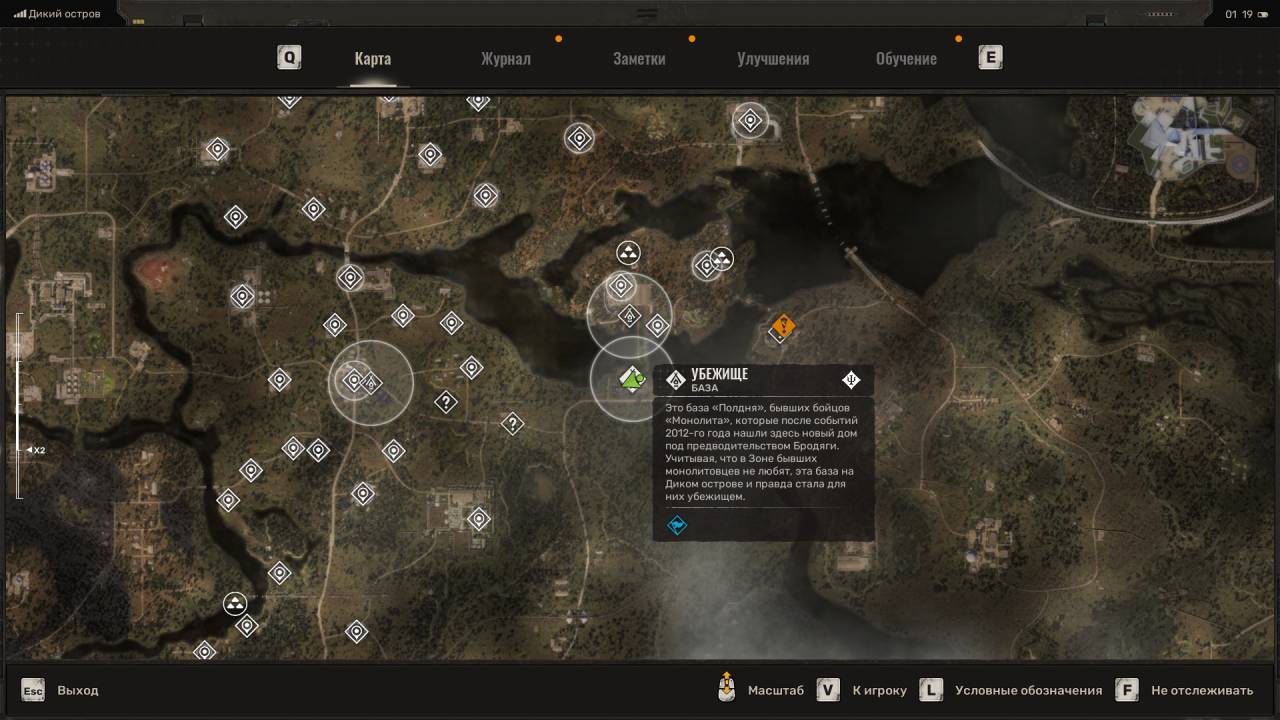Switch to the Журнал tab
This screenshot has width=1280, height=720.
505,58
